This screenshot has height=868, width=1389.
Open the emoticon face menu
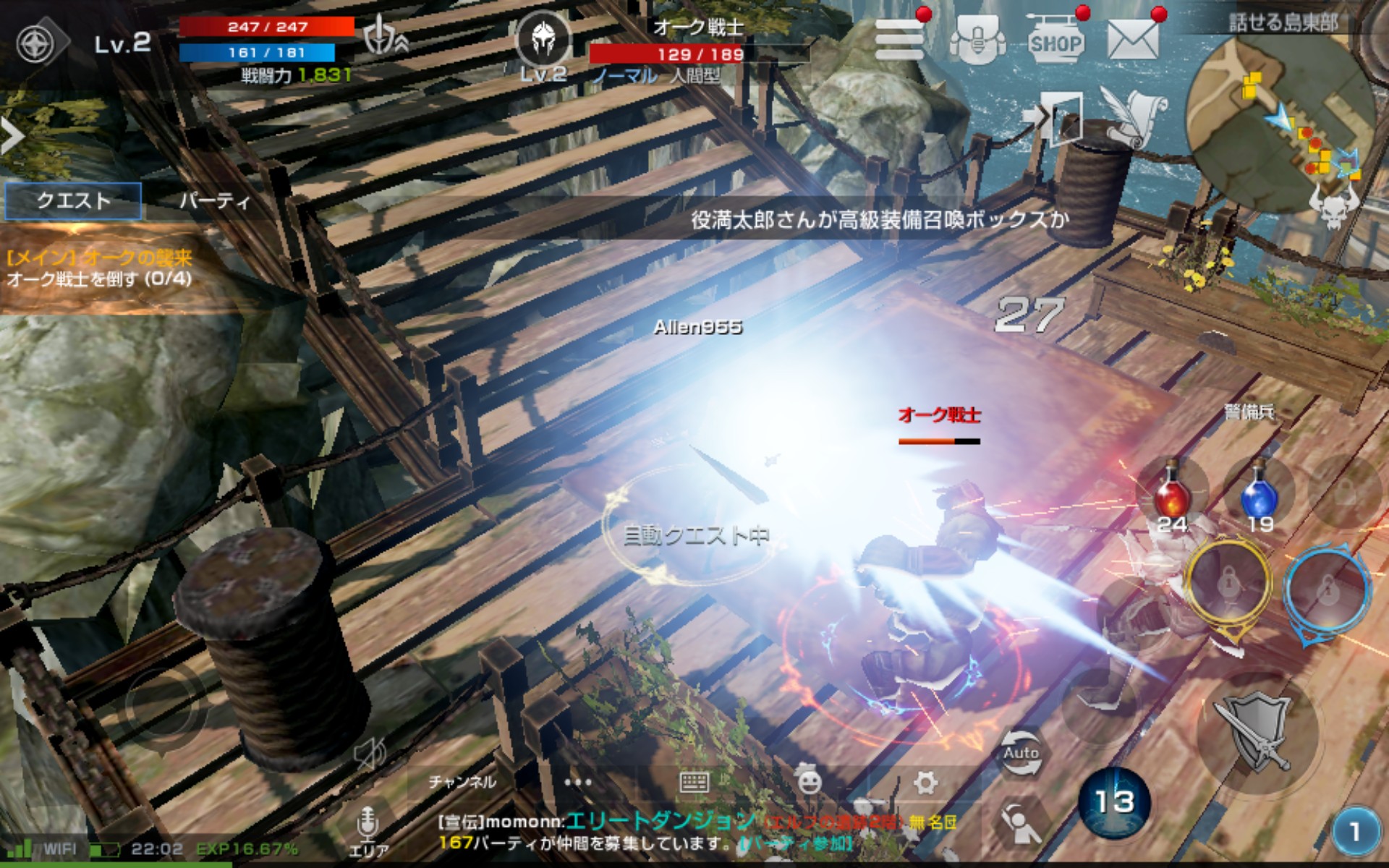coord(810,782)
